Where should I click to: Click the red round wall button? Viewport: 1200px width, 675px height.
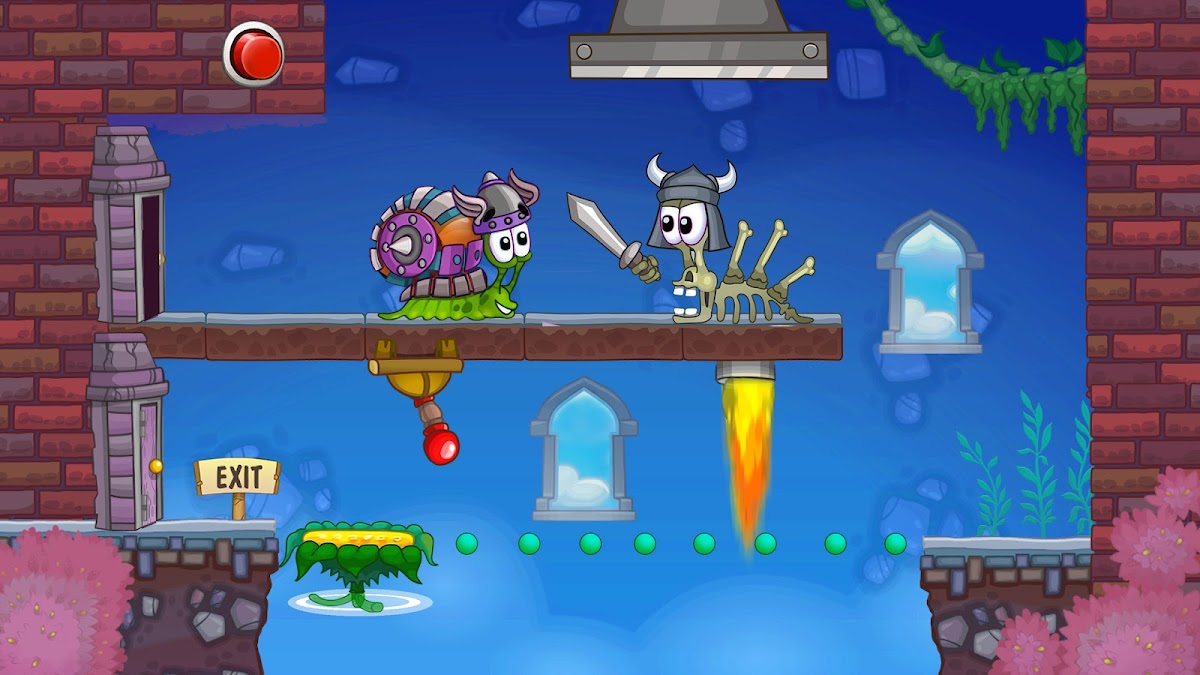[254, 54]
